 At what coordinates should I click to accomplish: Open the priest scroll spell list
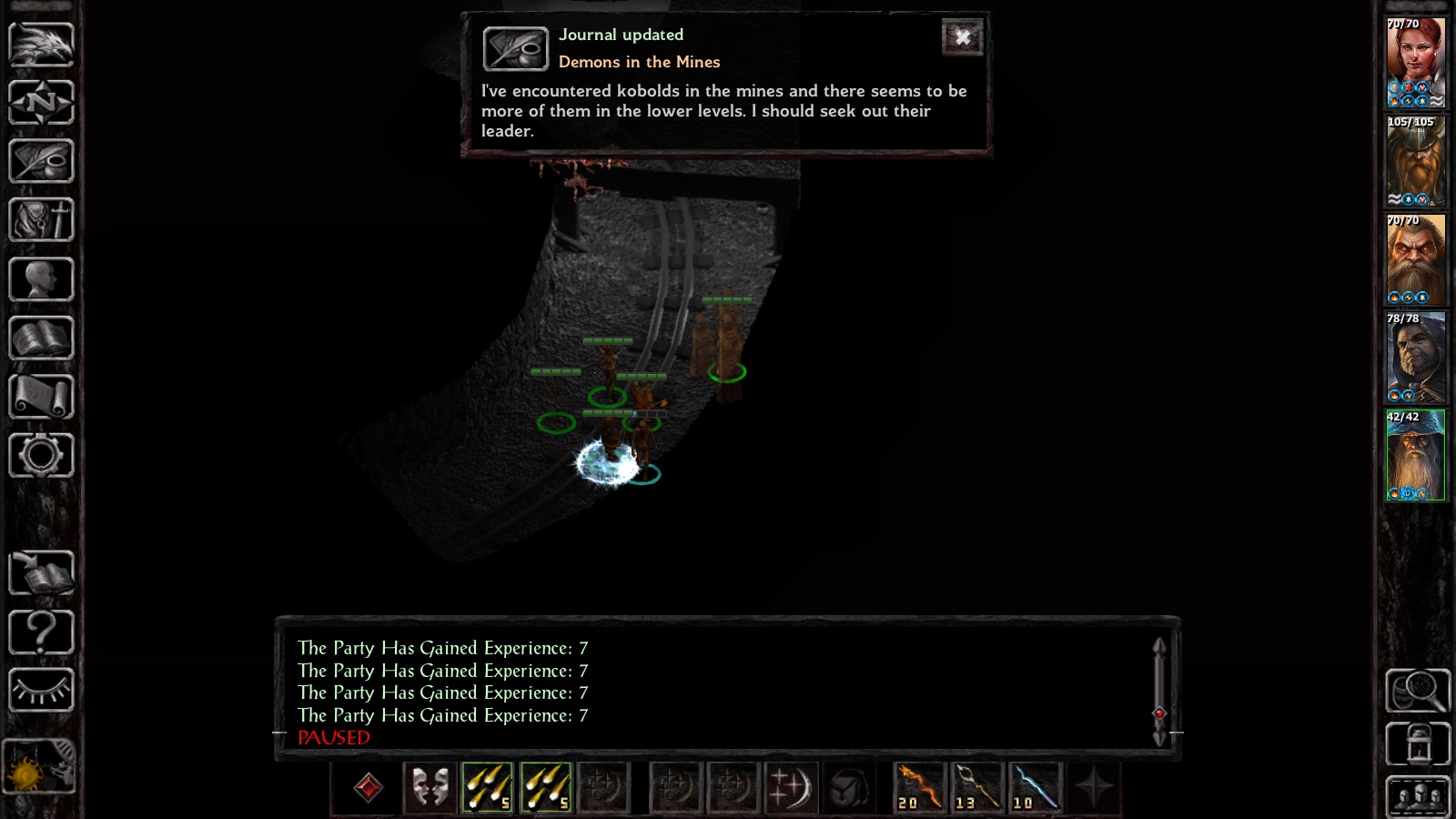click(x=41, y=398)
